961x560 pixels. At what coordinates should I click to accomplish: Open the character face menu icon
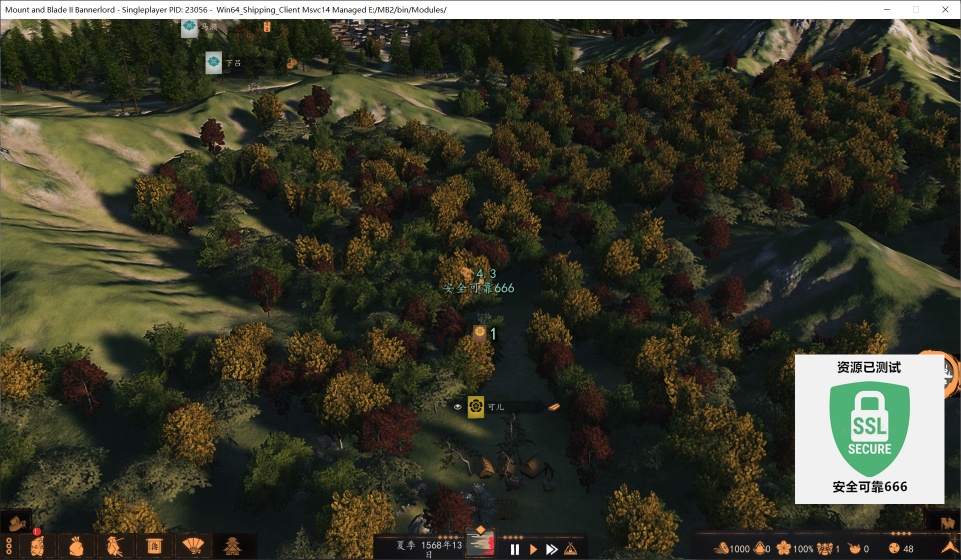pos(38,546)
